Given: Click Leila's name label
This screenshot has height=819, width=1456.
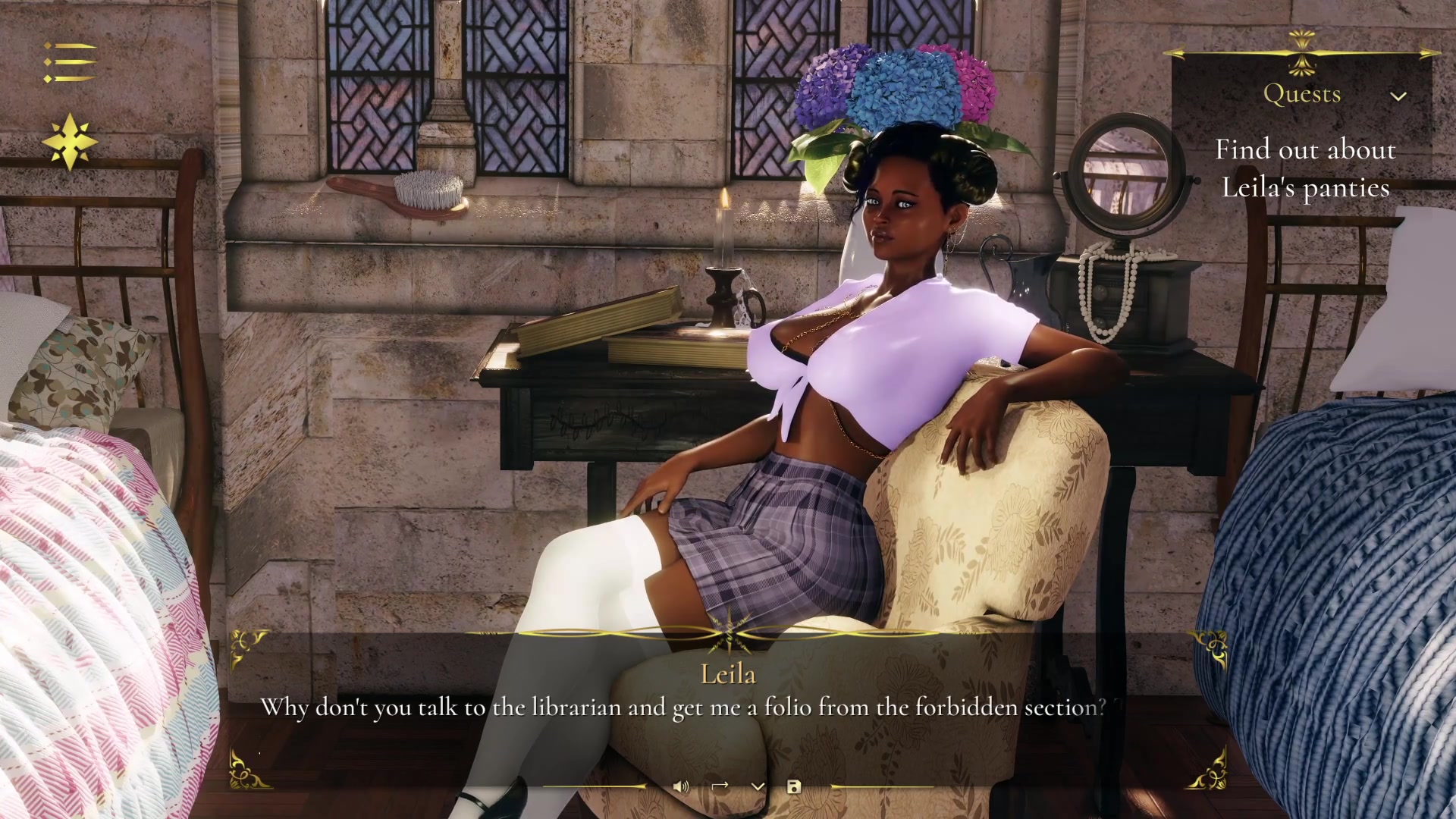Looking at the screenshot, I should tap(730, 673).
